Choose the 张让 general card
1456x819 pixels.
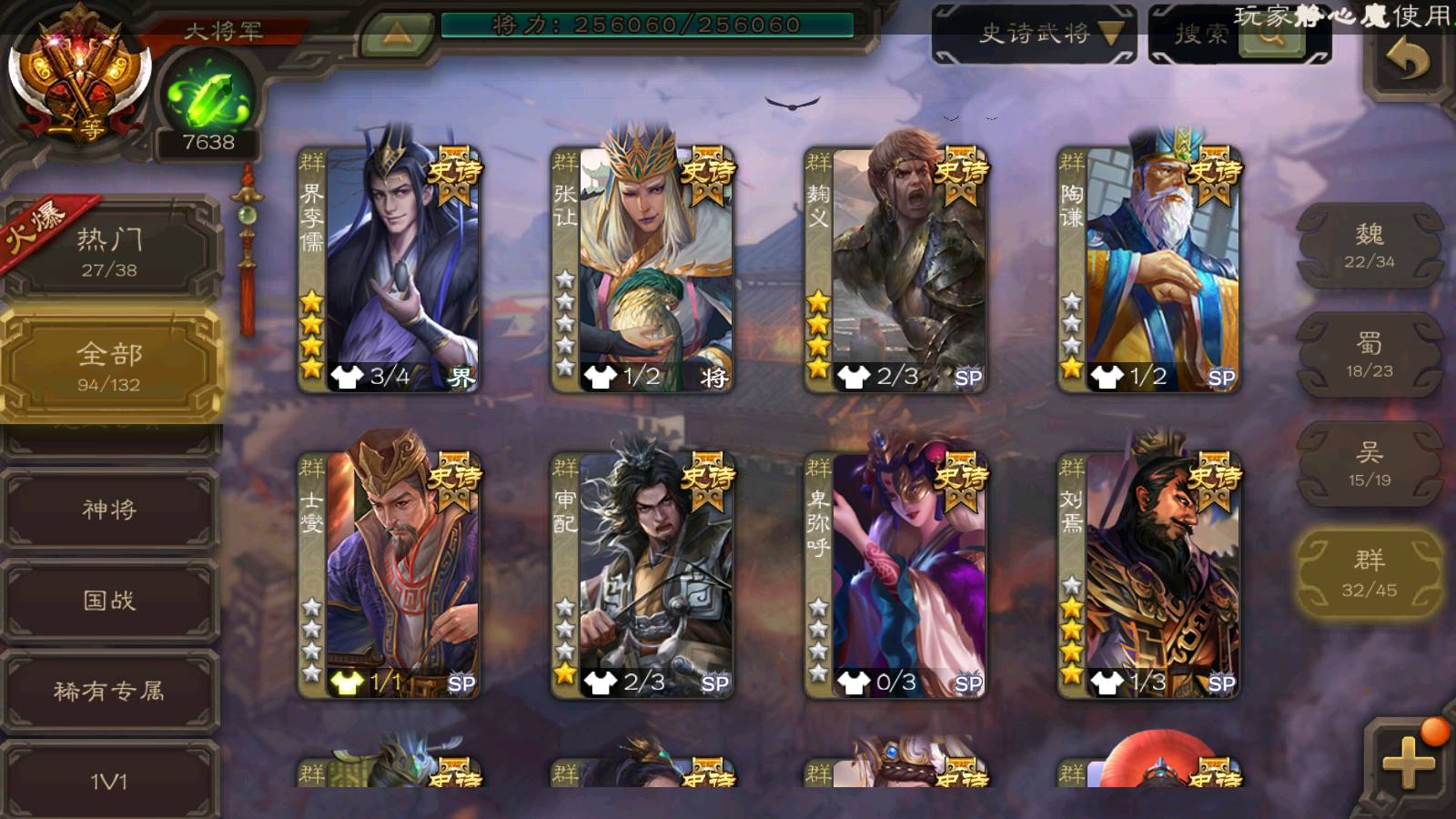642,270
